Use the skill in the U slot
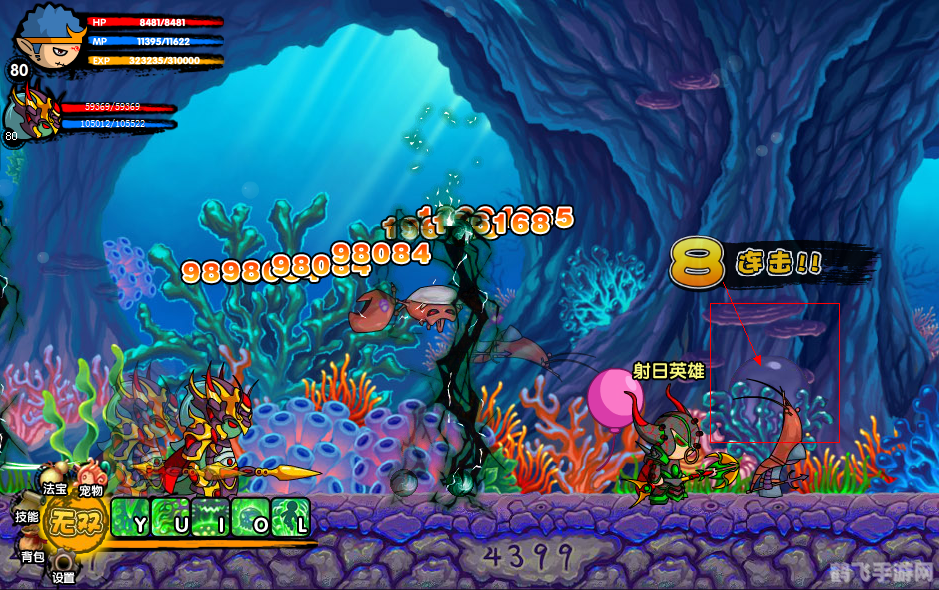 [x=171, y=517]
